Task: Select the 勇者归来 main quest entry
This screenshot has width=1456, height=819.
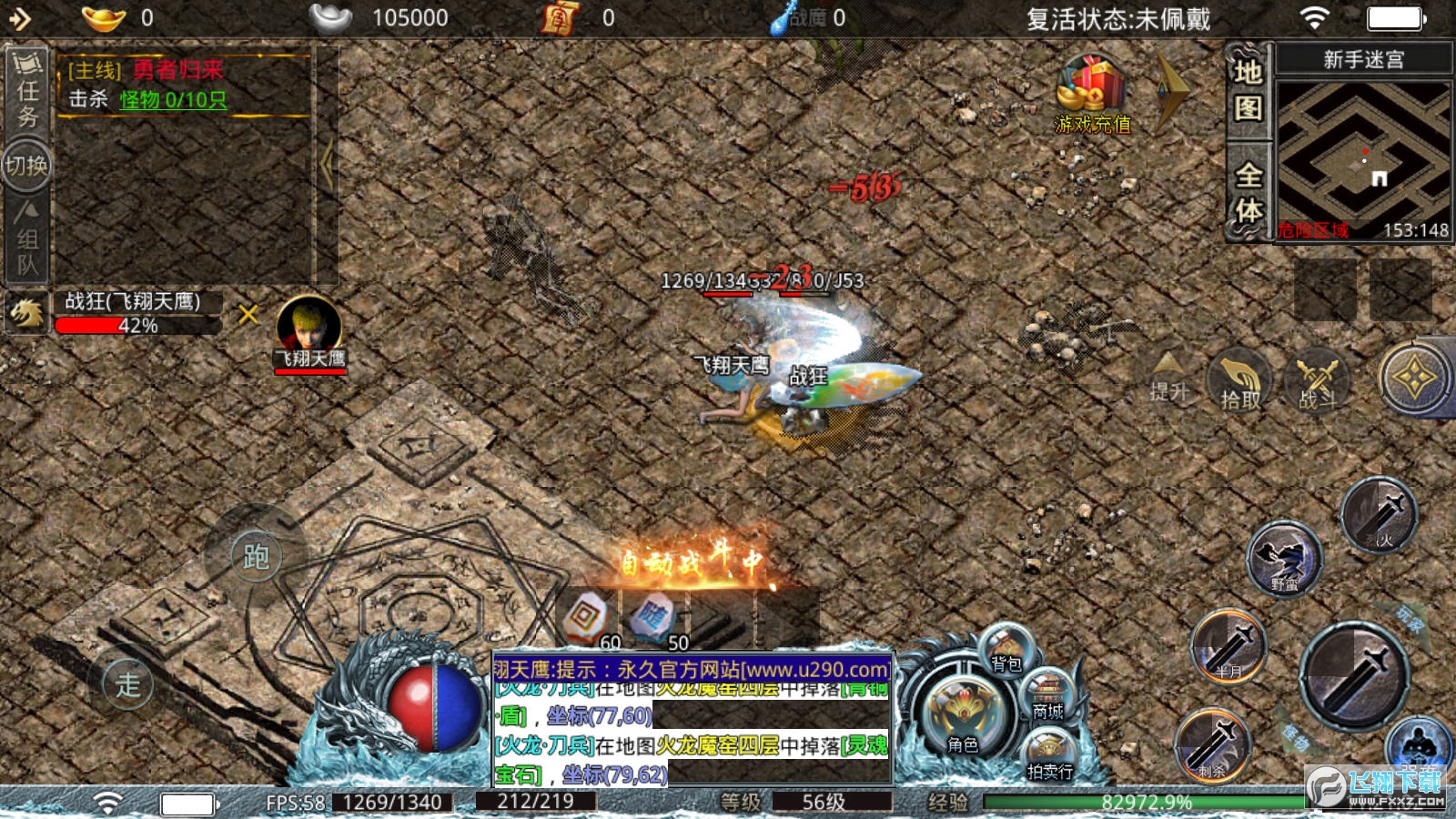Action: (177, 70)
